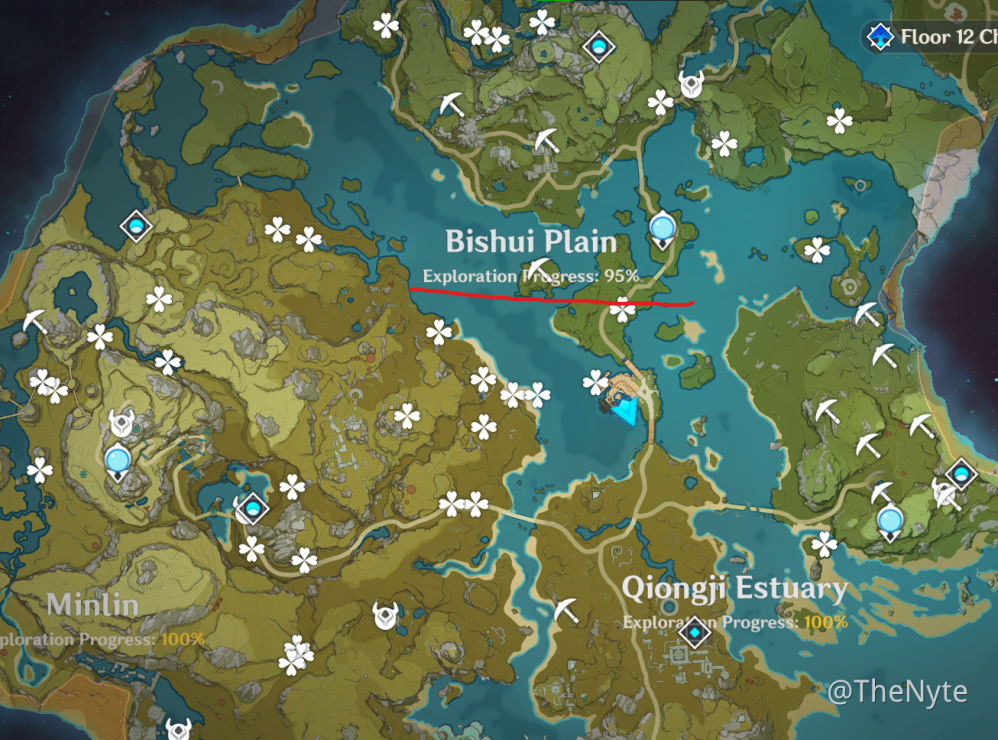Select the pickaxe pin left of Qiongji Estuary

coord(566,609)
